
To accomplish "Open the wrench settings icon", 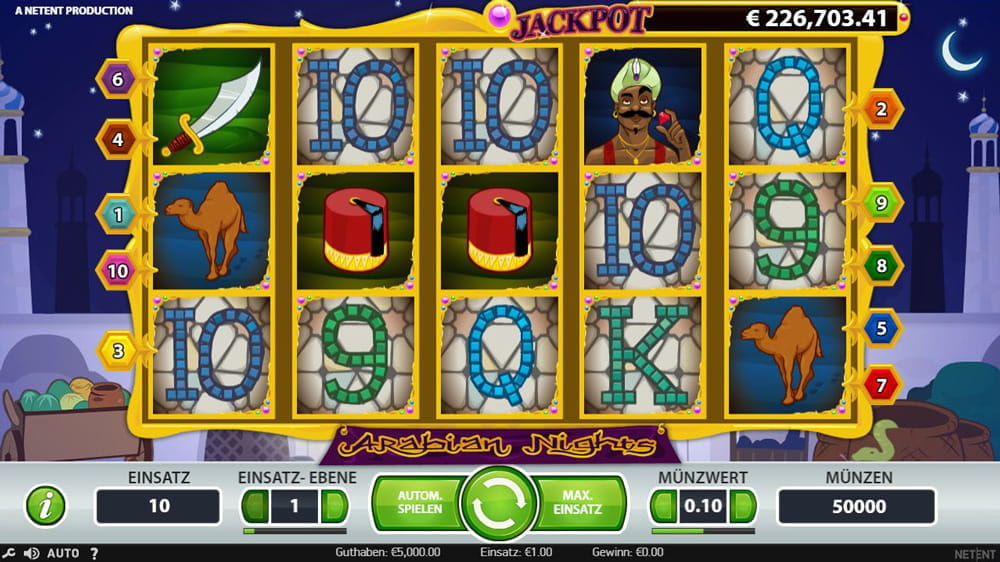I will pos(9,553).
